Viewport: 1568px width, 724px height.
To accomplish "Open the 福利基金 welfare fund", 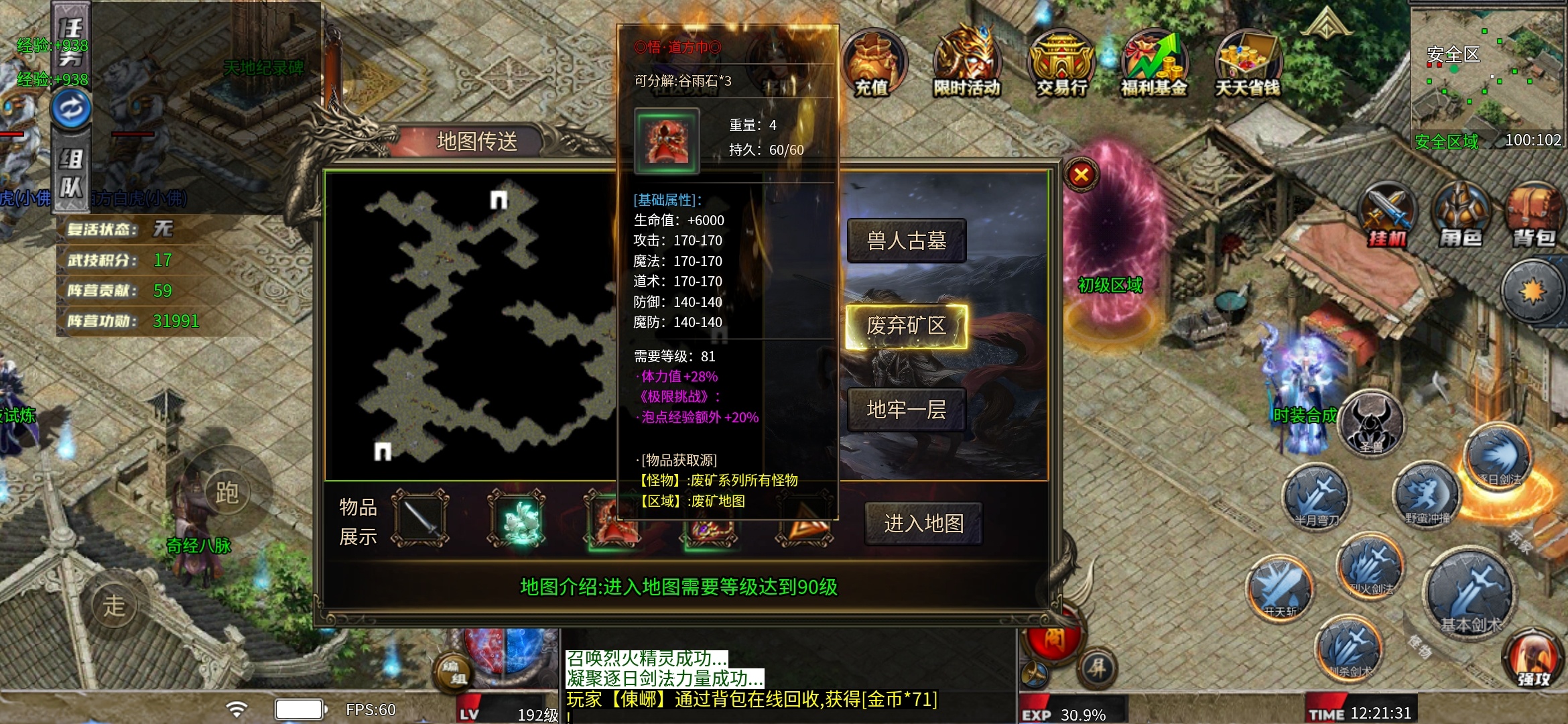I will tap(1155, 65).
